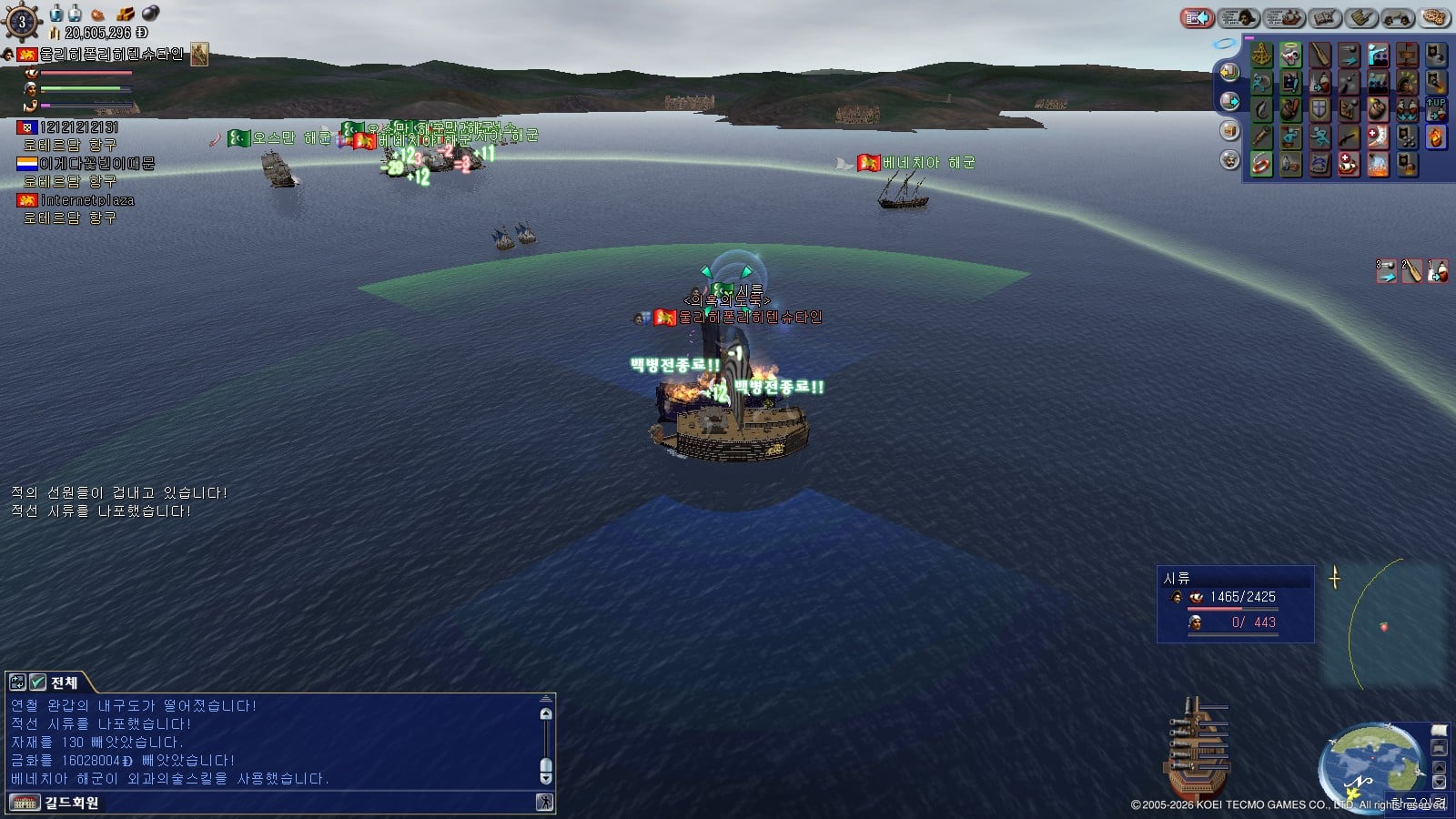Activate the flaming fire skill icon

coord(1436,137)
